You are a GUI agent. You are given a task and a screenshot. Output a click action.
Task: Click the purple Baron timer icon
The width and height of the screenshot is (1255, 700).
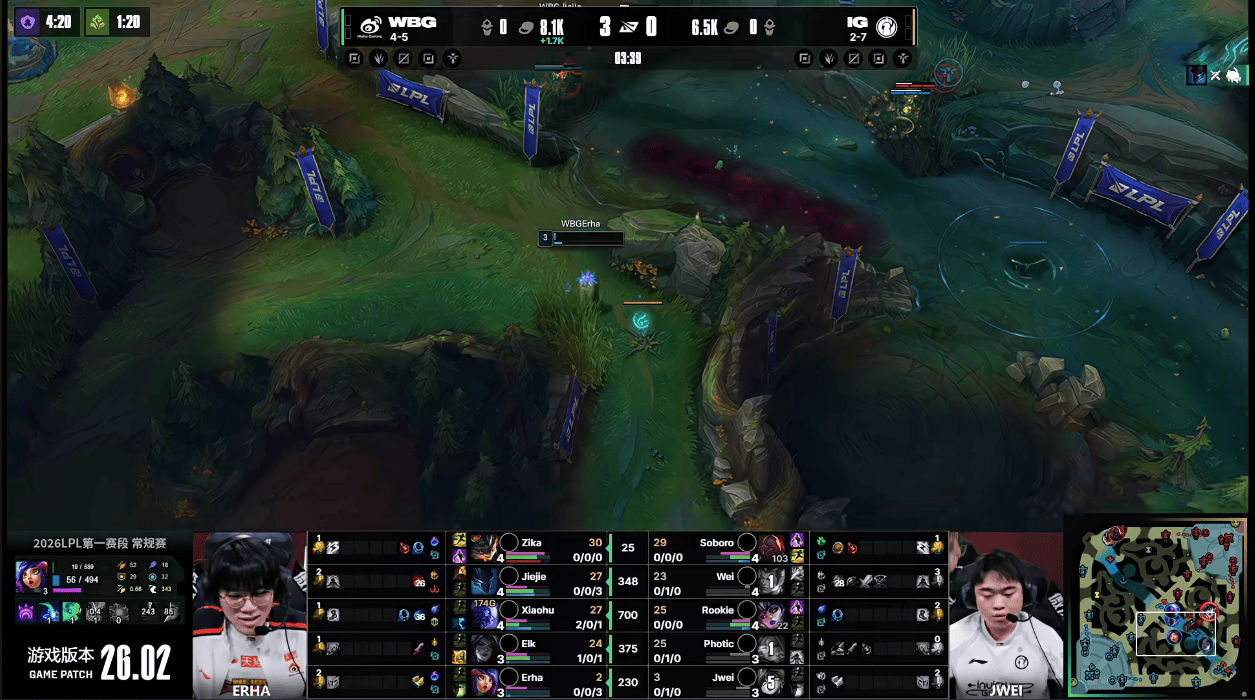tap(27, 21)
